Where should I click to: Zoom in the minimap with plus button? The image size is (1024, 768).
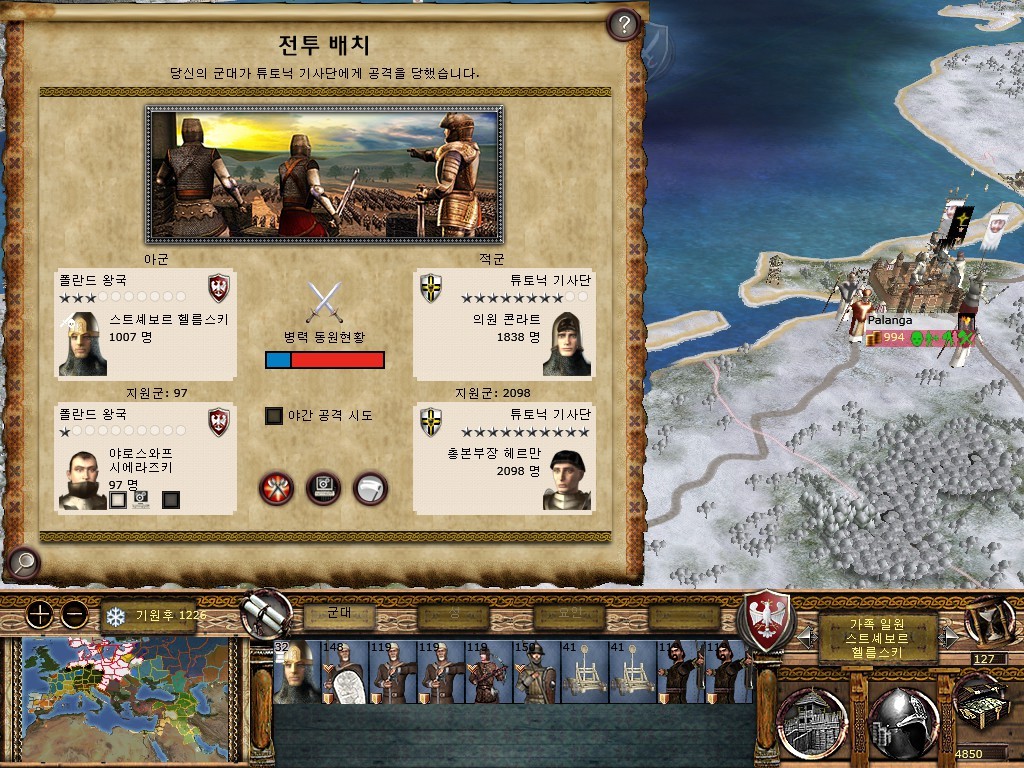click(39, 614)
